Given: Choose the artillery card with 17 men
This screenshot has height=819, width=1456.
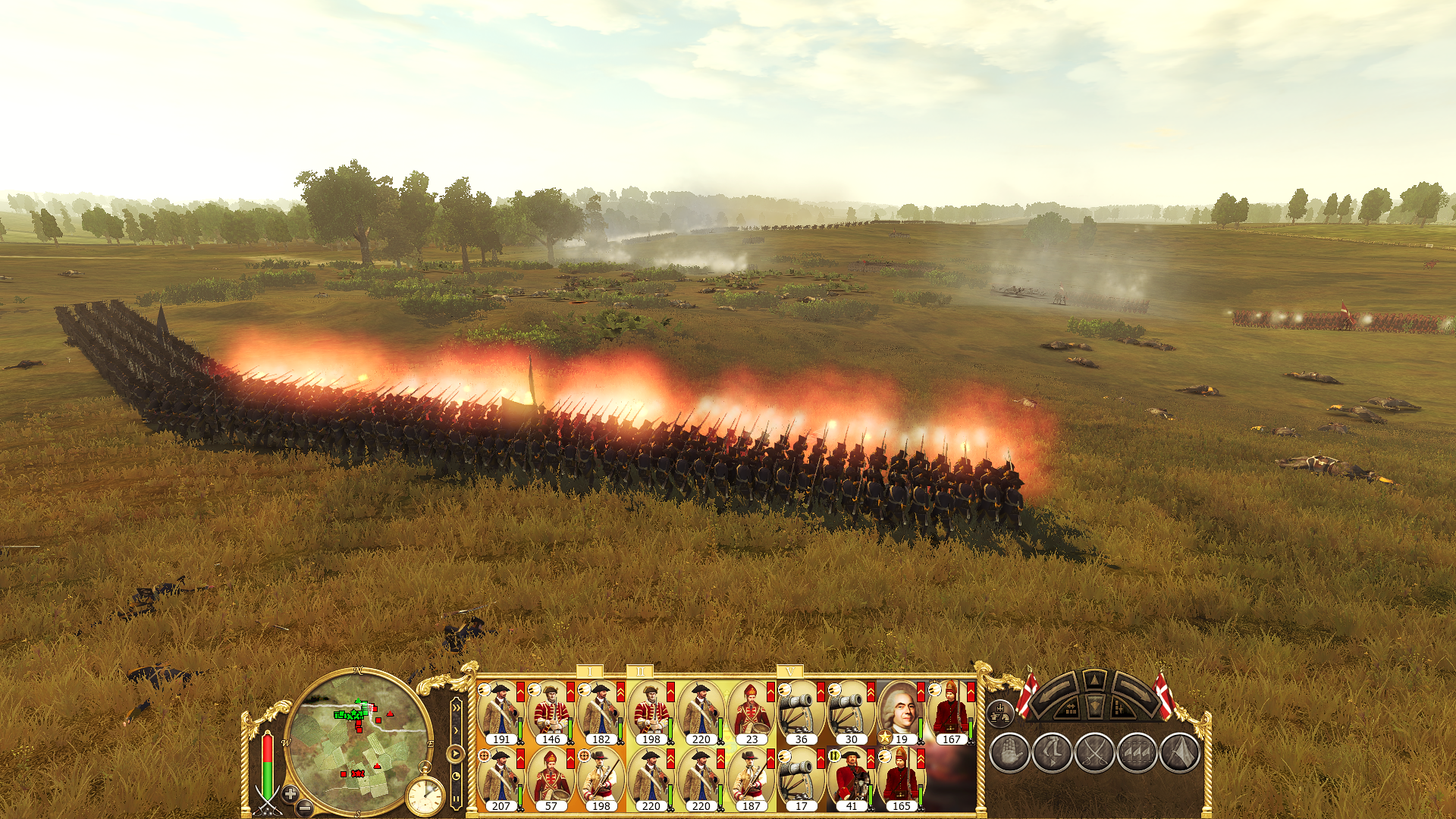Looking at the screenshot, I should [800, 778].
